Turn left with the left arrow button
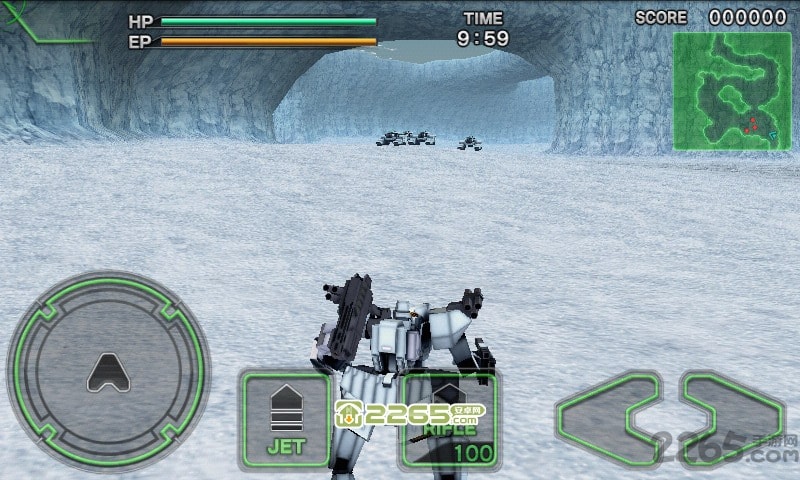The width and height of the screenshot is (800, 480). click(x=608, y=417)
